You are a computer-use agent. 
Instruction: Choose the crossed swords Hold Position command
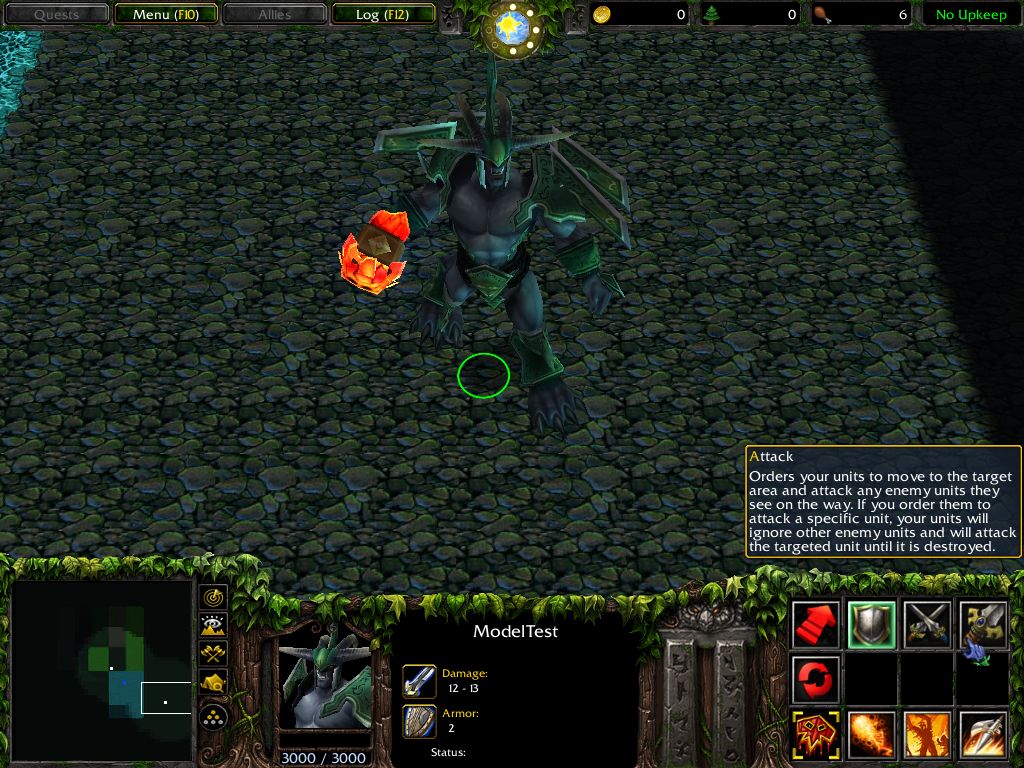(926, 625)
